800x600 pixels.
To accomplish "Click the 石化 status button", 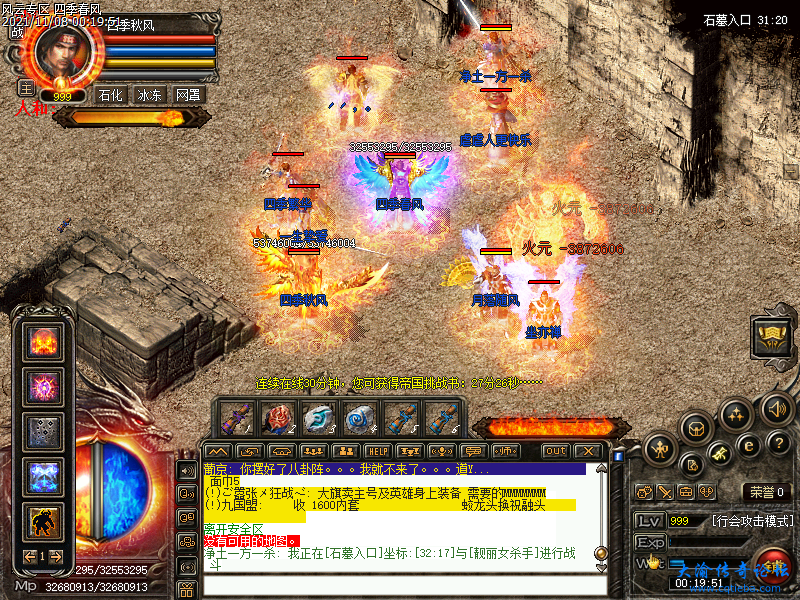I will pyautogui.click(x=111, y=95).
